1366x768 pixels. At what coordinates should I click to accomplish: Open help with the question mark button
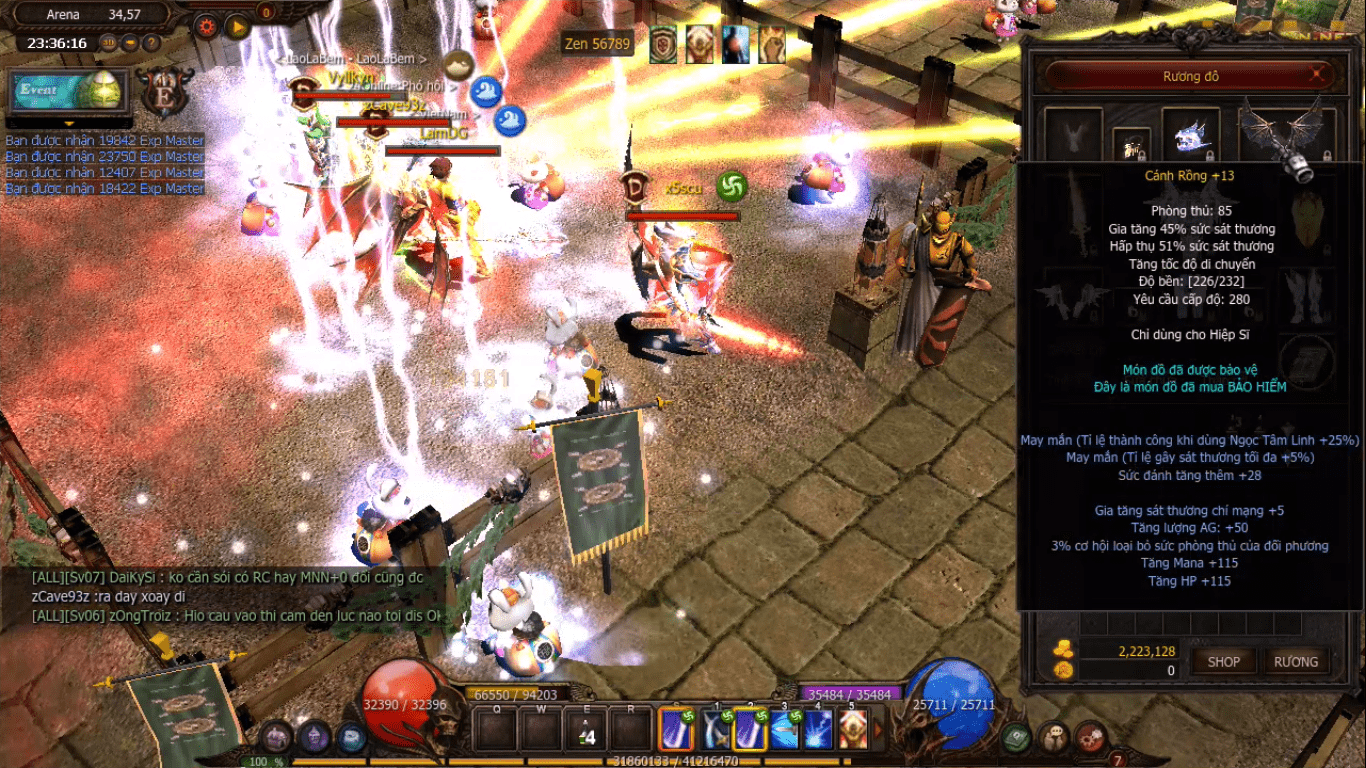151,43
